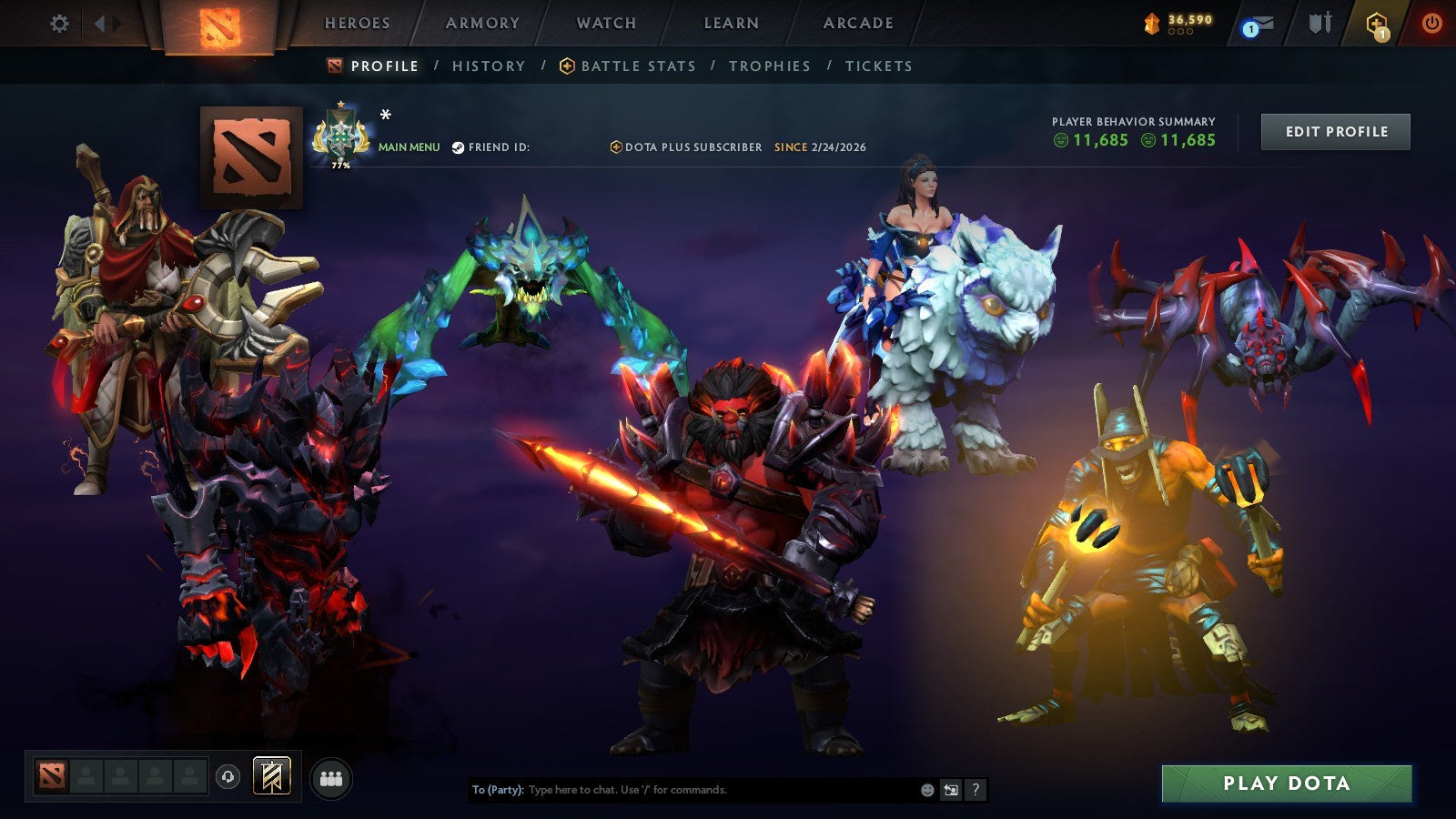
Task: Toggle chat mute with the crossed speech icon
Action: [952, 790]
